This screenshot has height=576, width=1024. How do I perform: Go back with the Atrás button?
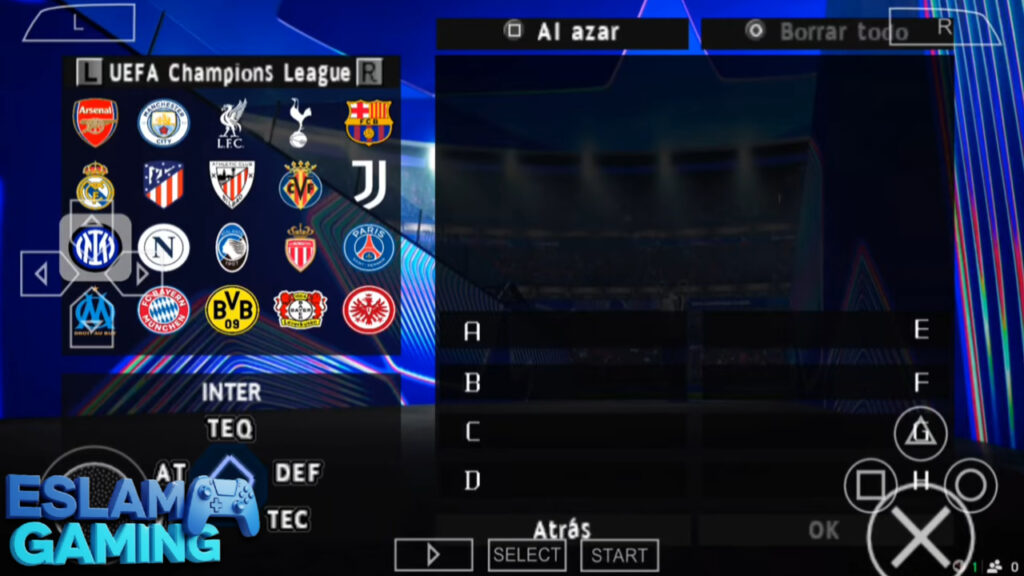pyautogui.click(x=562, y=529)
